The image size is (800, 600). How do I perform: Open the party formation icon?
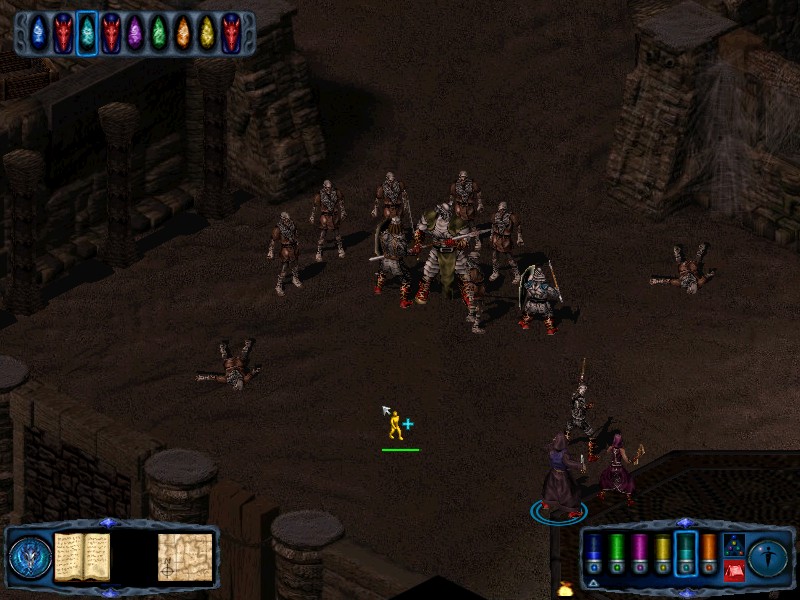[x=734, y=545]
